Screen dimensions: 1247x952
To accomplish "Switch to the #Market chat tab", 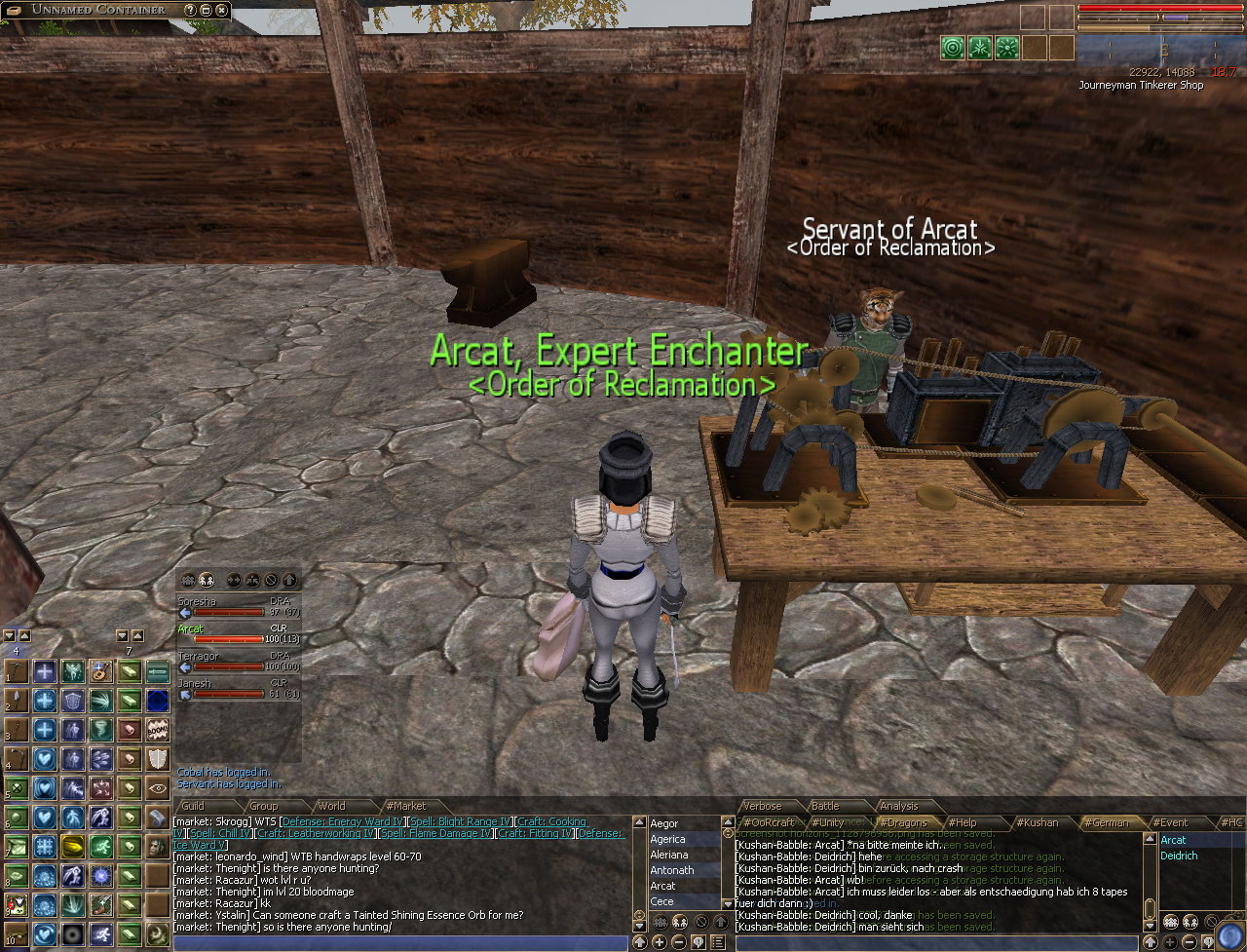I will tap(405, 806).
